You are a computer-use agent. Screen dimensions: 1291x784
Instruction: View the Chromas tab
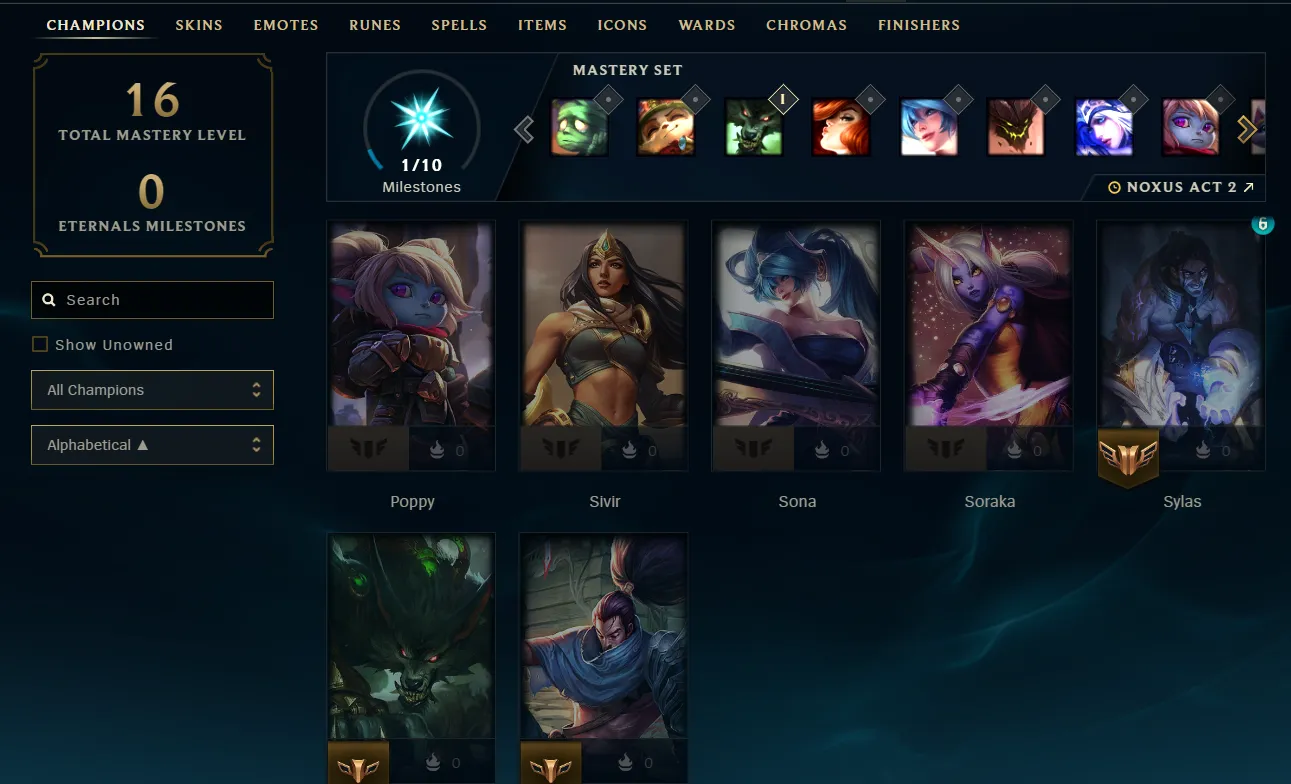tap(806, 25)
